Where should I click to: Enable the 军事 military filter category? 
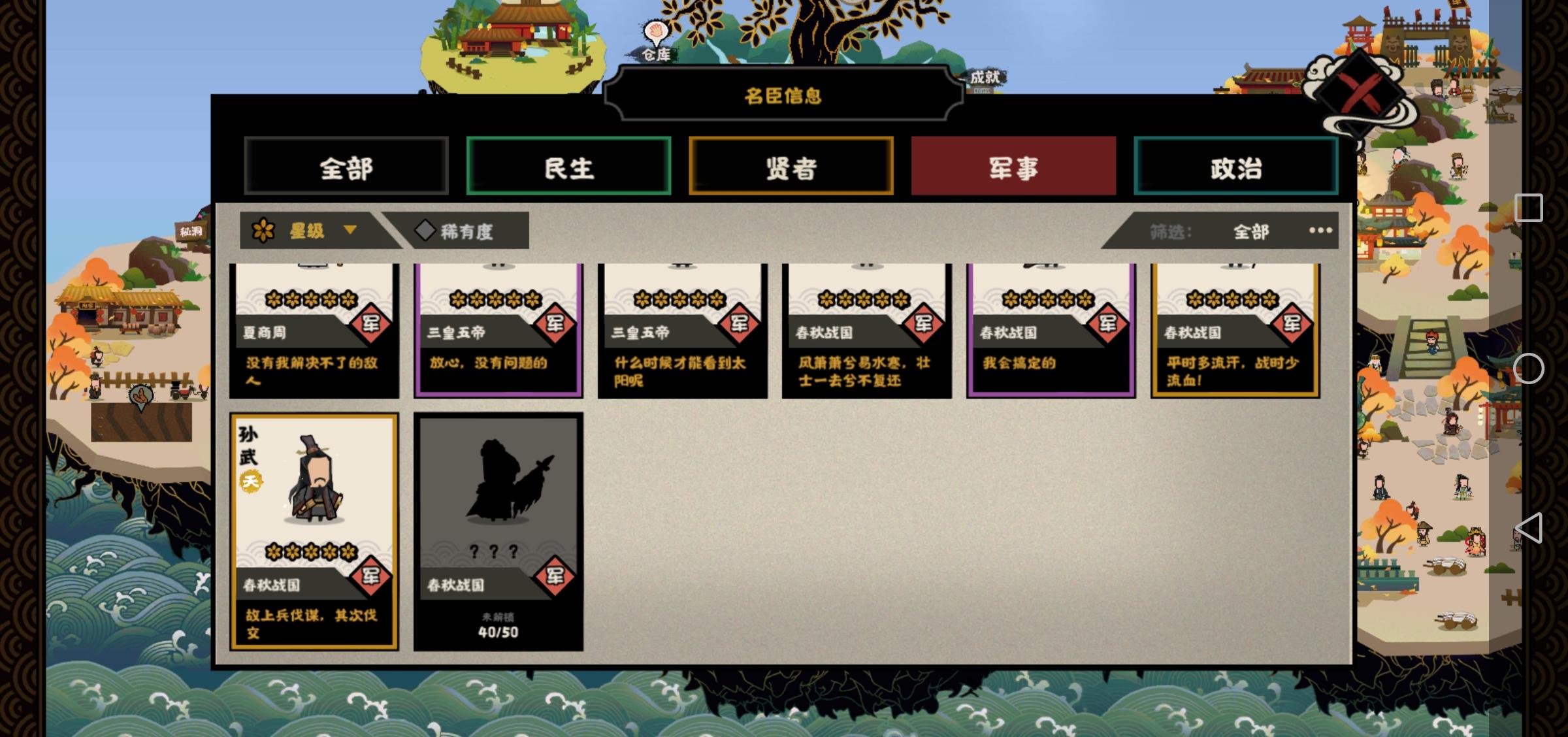tap(1012, 168)
